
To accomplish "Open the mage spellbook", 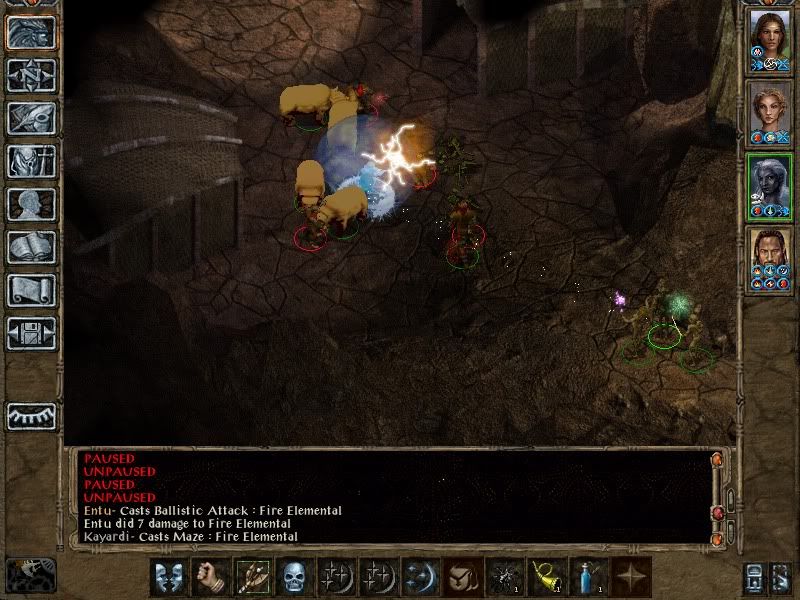I will coord(31,247).
